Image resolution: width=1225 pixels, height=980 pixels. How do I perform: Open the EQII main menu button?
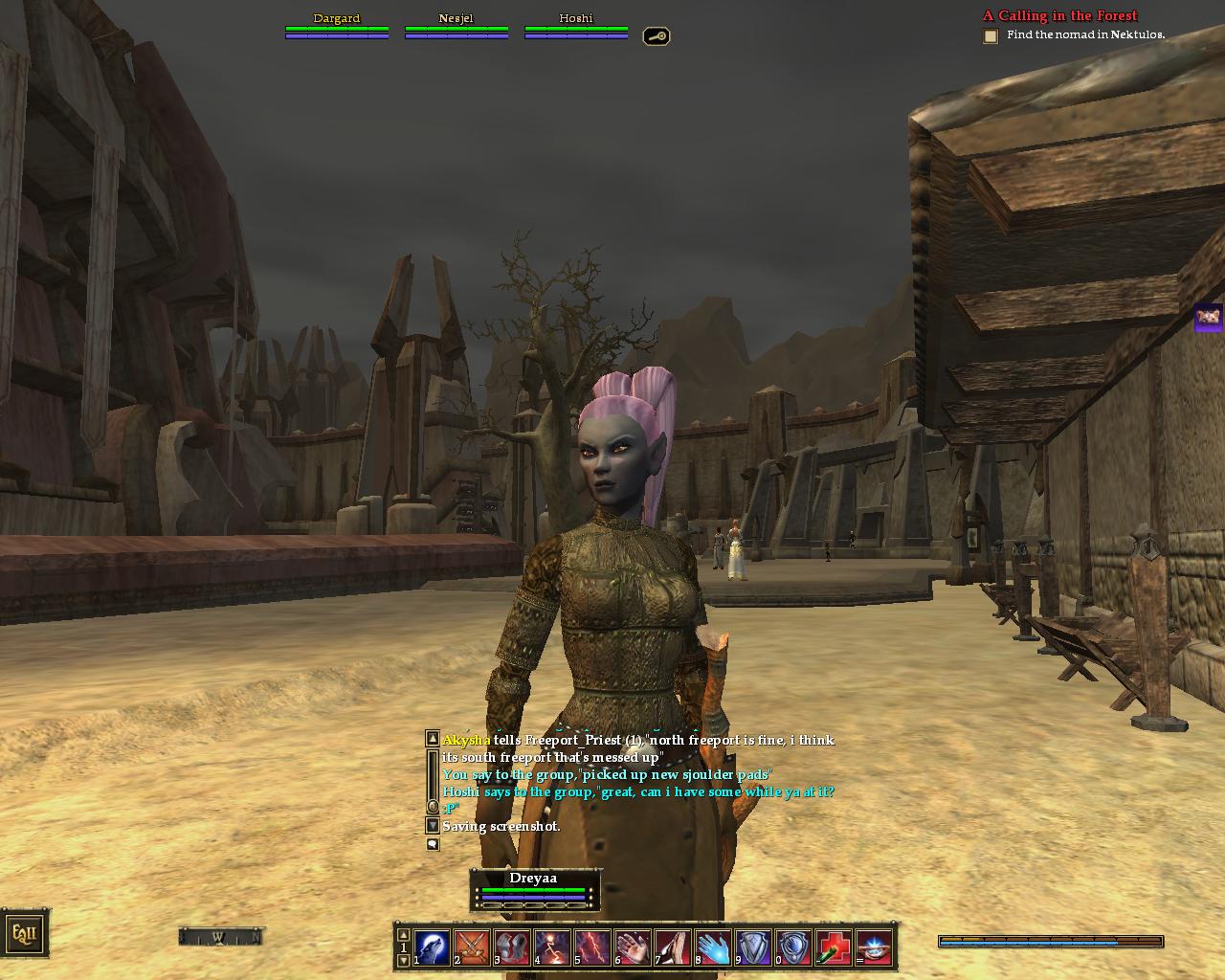tap(23, 933)
